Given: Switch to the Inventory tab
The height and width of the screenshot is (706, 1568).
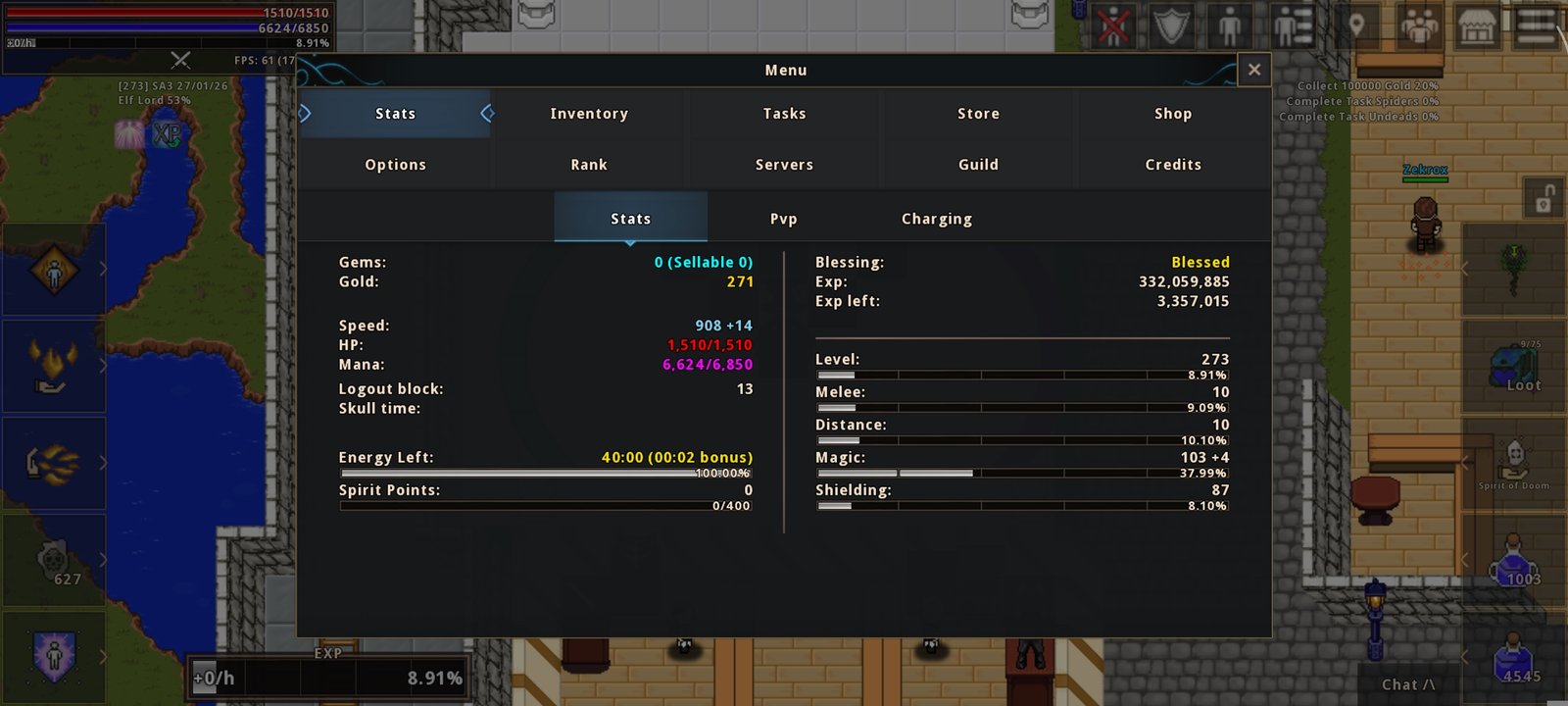Looking at the screenshot, I should coord(588,114).
